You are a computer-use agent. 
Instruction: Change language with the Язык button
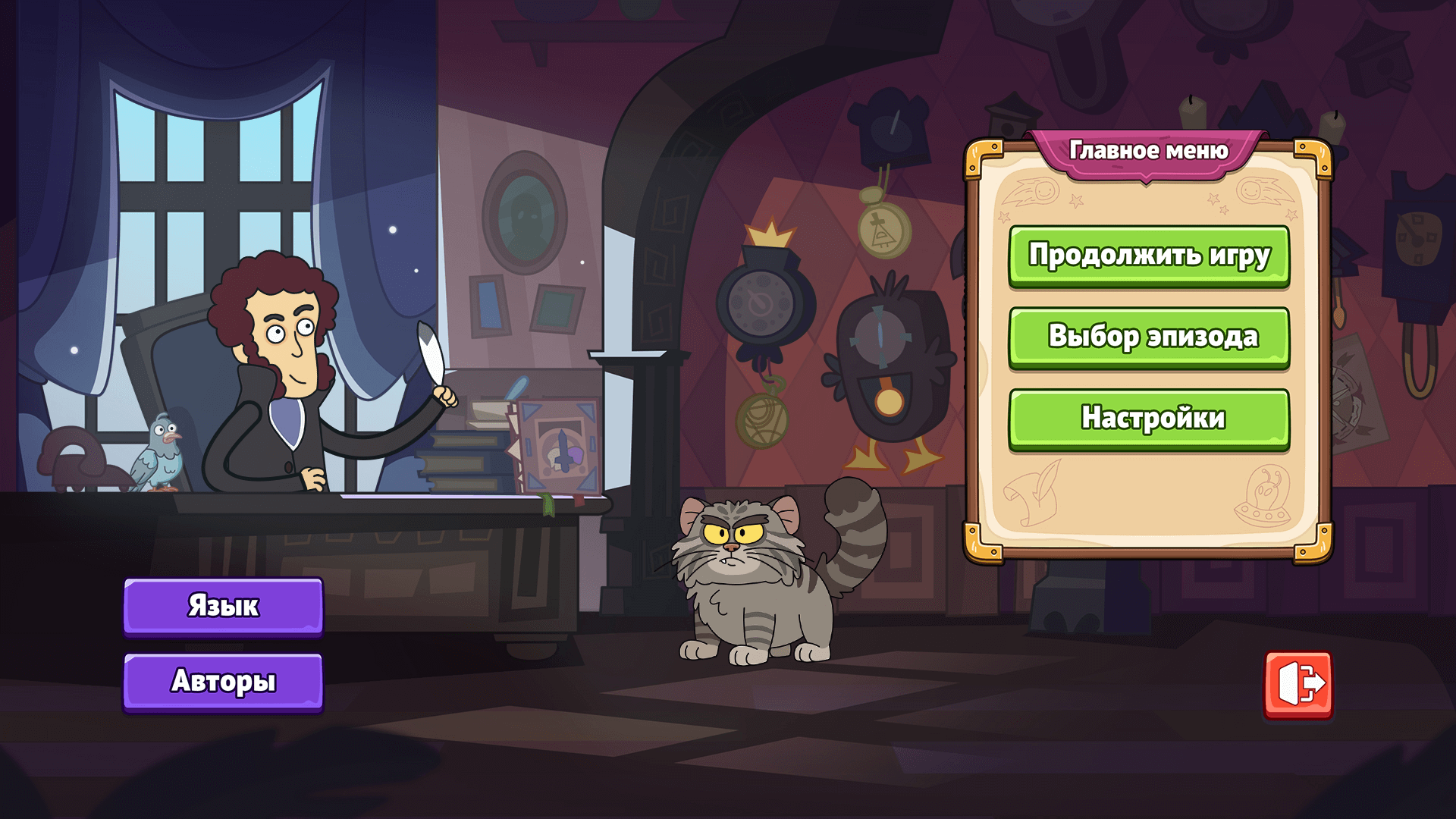[x=223, y=606]
